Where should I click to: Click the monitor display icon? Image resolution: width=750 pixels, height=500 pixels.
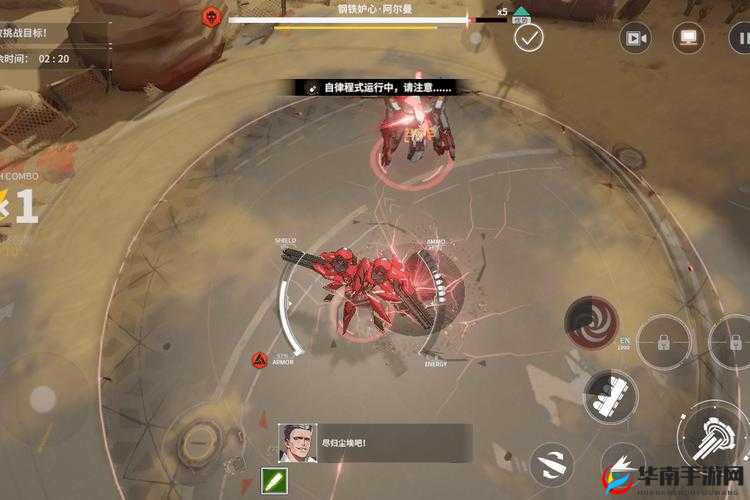pyautogui.click(x=688, y=38)
